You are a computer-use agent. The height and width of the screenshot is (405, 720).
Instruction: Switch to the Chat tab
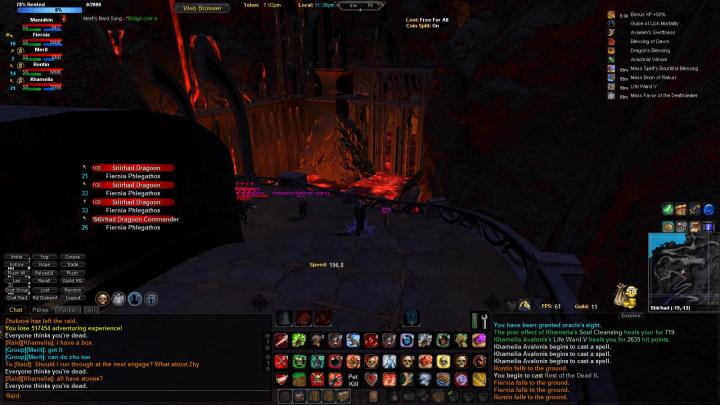(16, 310)
